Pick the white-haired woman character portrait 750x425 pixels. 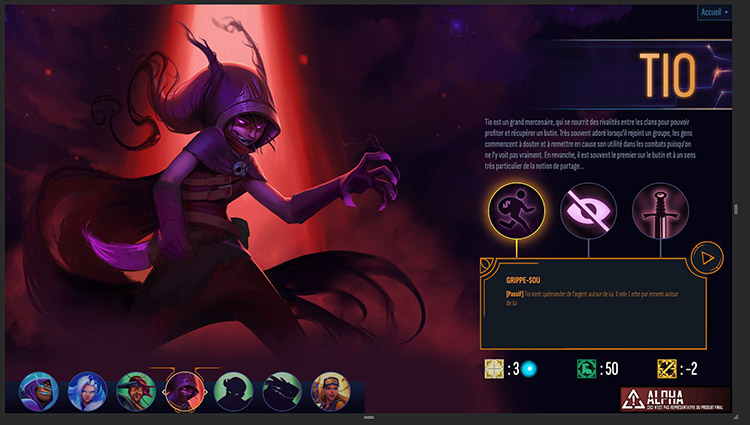tap(87, 391)
